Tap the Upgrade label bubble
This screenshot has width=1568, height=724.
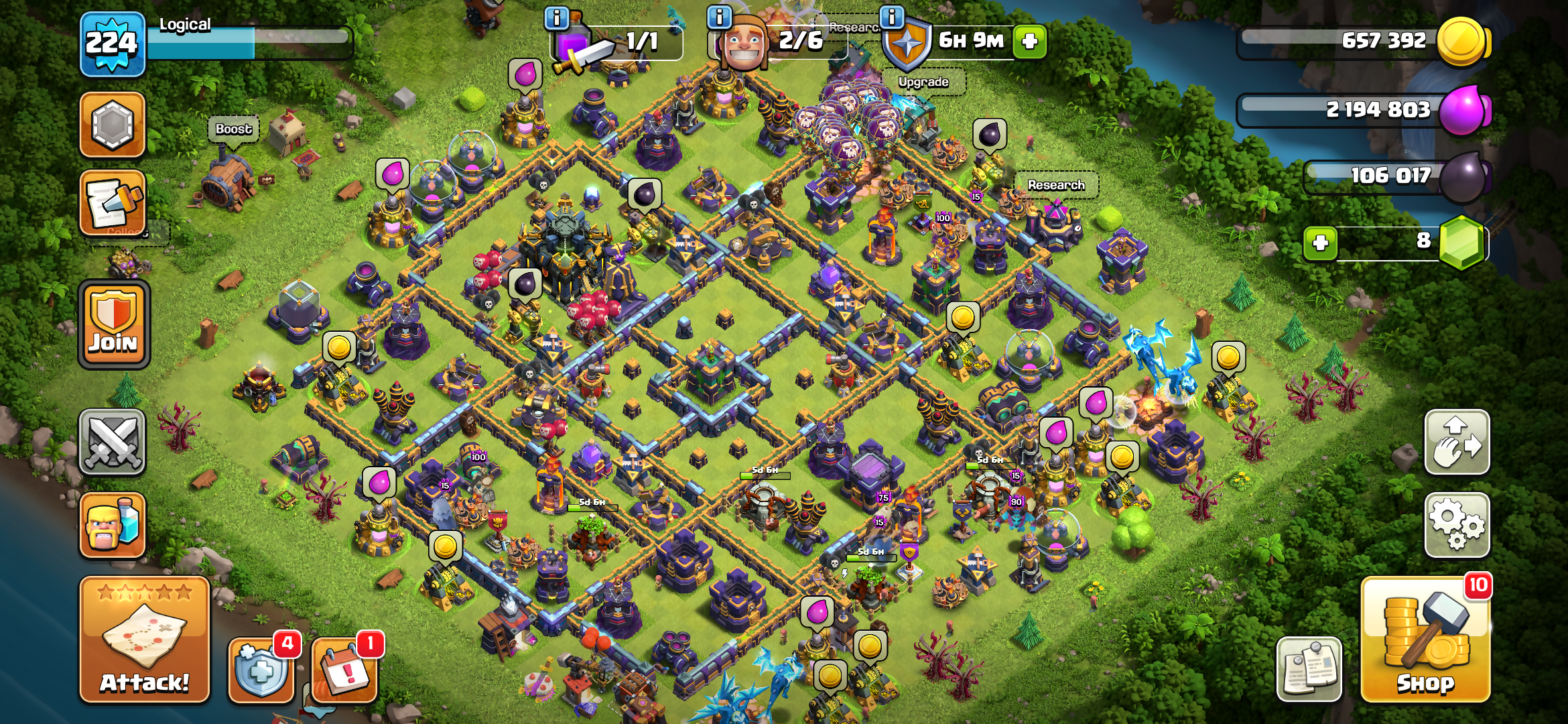coord(923,82)
